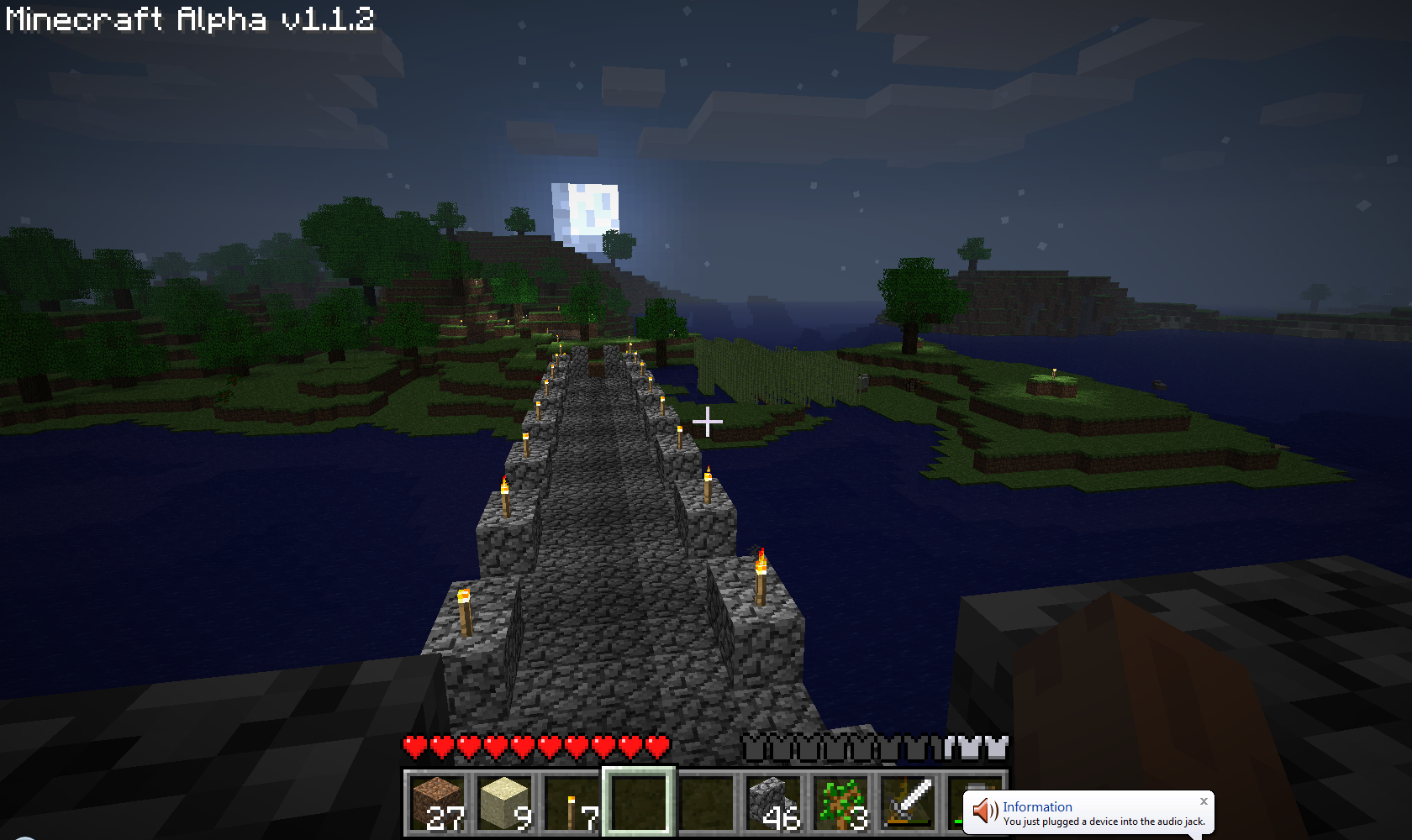Screen dimensions: 1412x840
Task: Select the dirt block hotbar slot
Action: [438, 803]
